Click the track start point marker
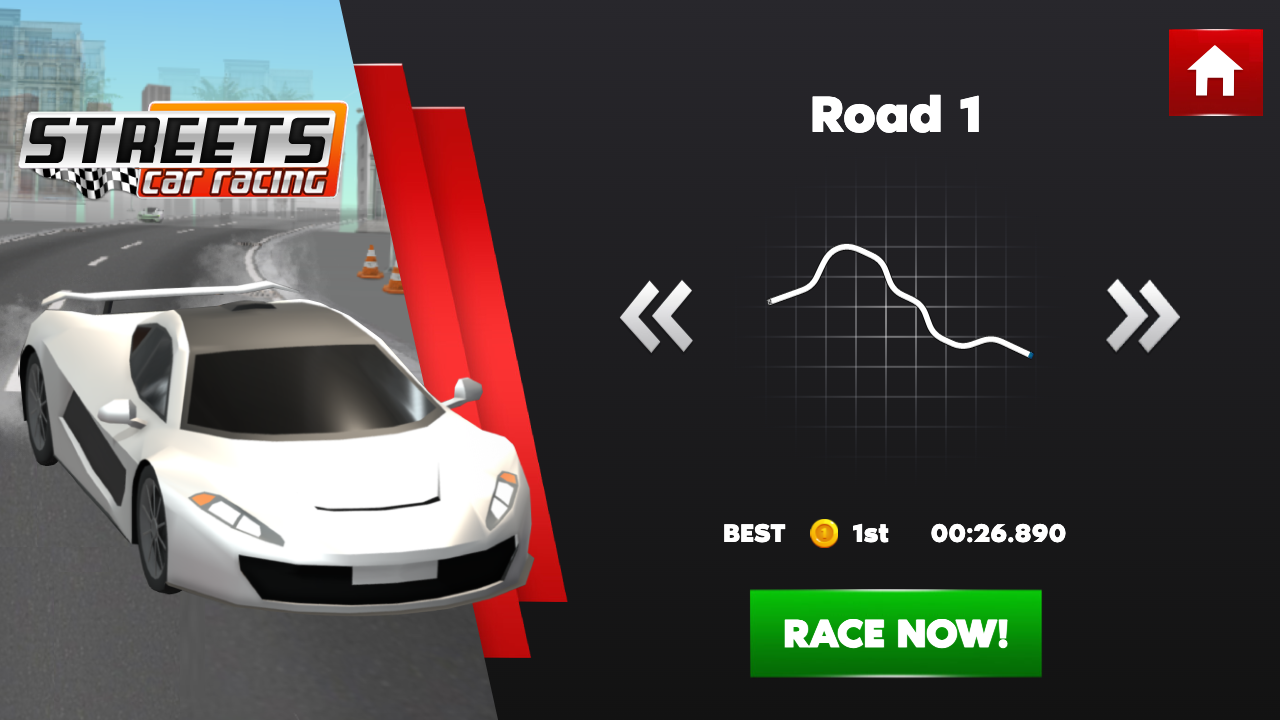This screenshot has height=720, width=1280. click(x=768, y=303)
